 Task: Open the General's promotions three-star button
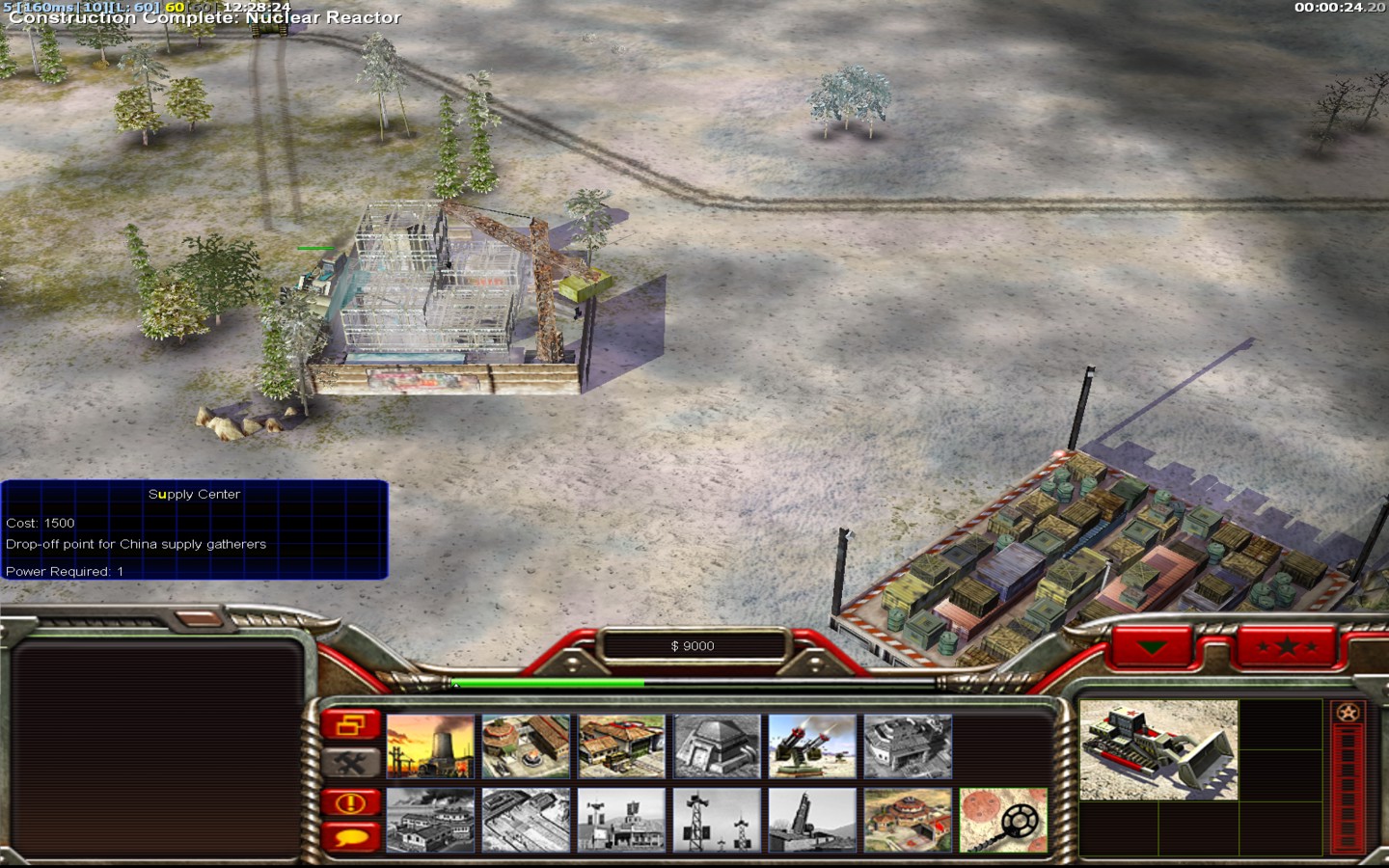1287,646
